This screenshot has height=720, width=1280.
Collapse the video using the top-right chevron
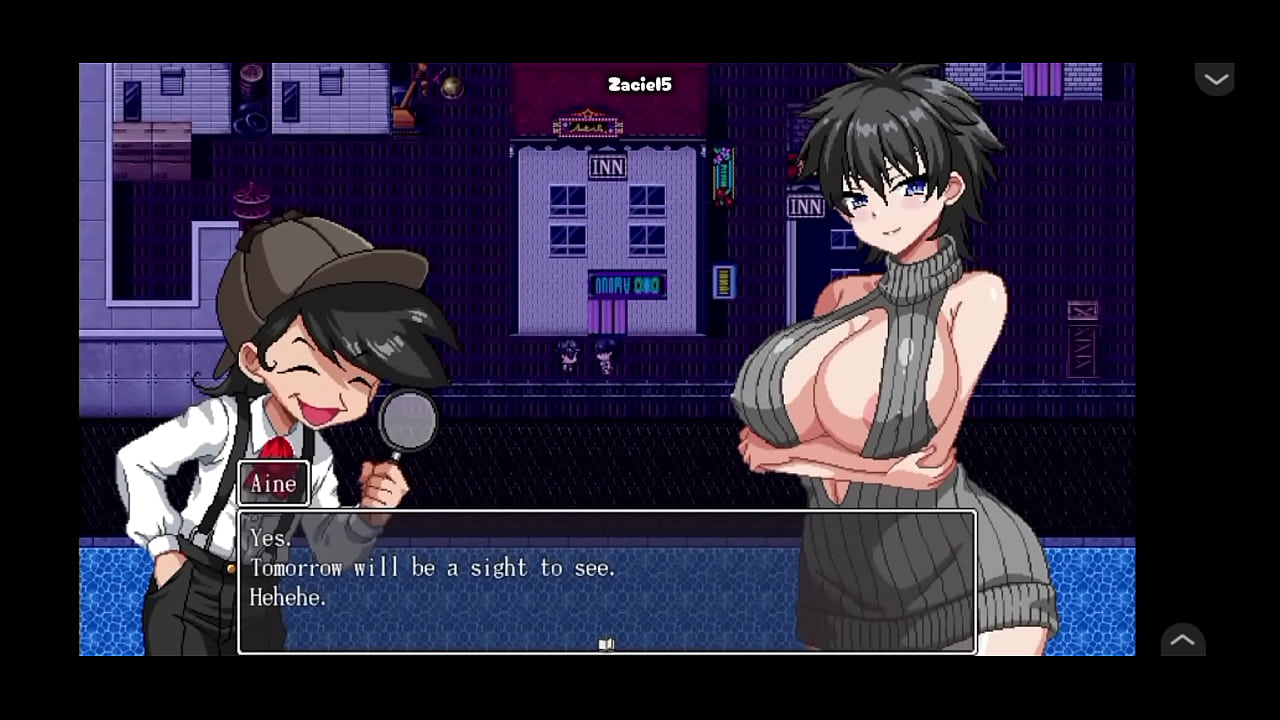(1216, 78)
